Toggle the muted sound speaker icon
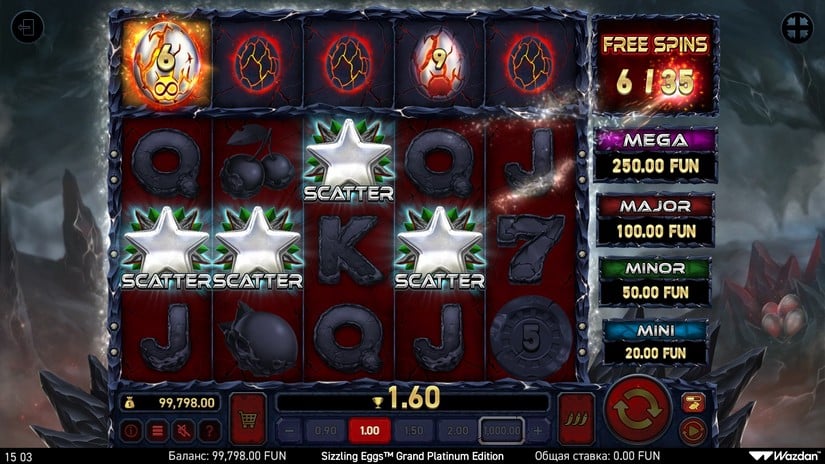The height and width of the screenshot is (464, 825). tap(181, 431)
